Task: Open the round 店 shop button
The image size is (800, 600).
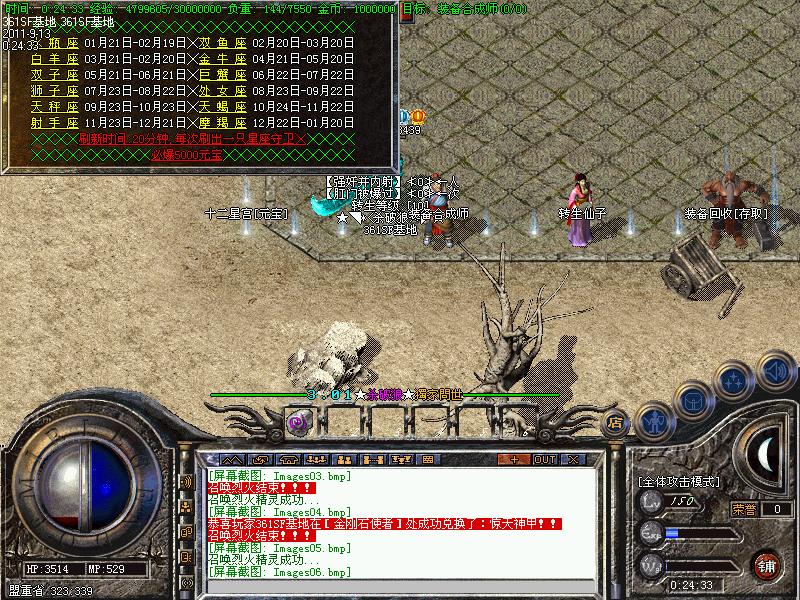Action: coord(616,423)
